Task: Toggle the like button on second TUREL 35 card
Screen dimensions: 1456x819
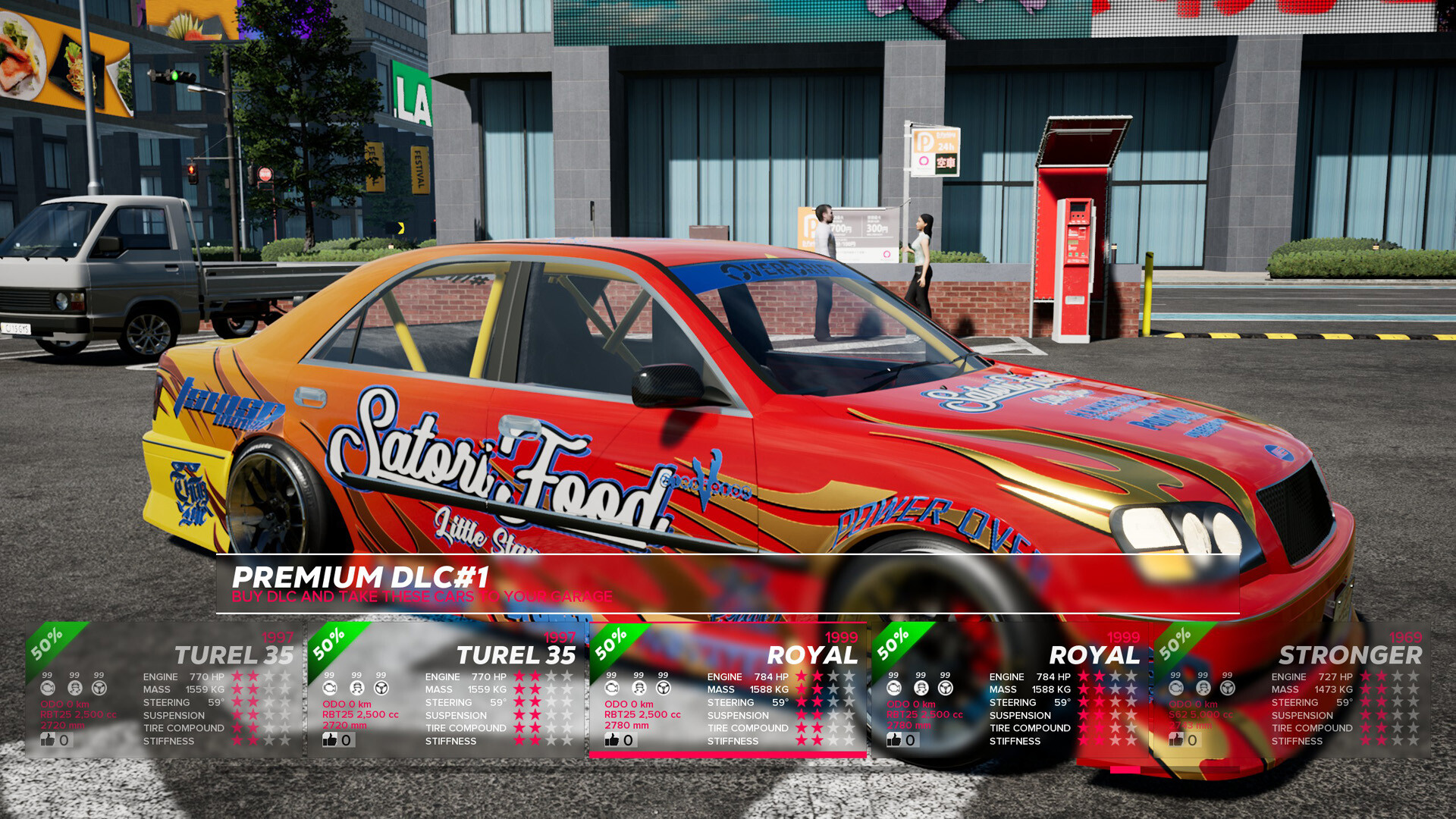Action: coord(331,739)
